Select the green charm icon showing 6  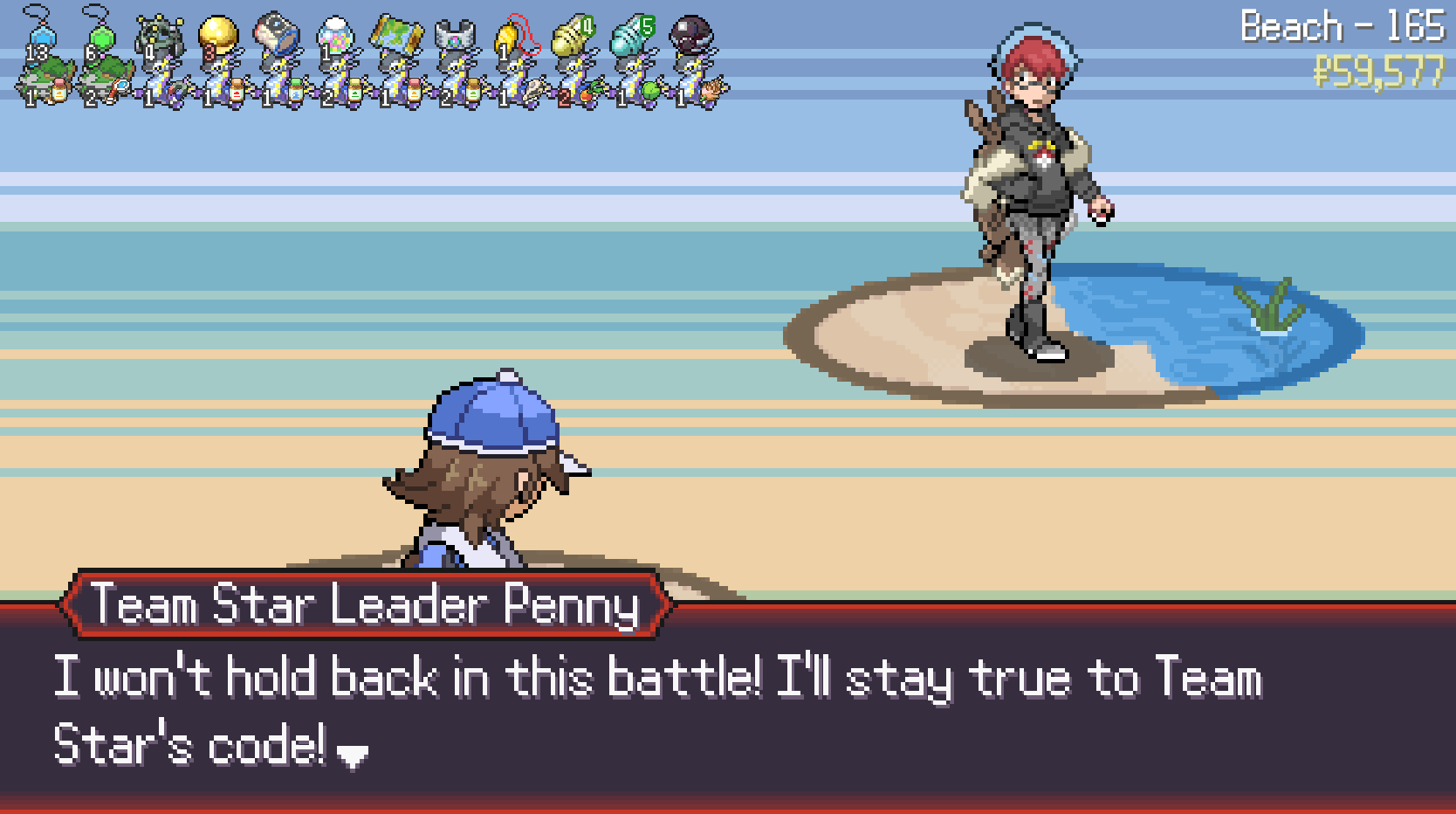(x=100, y=37)
